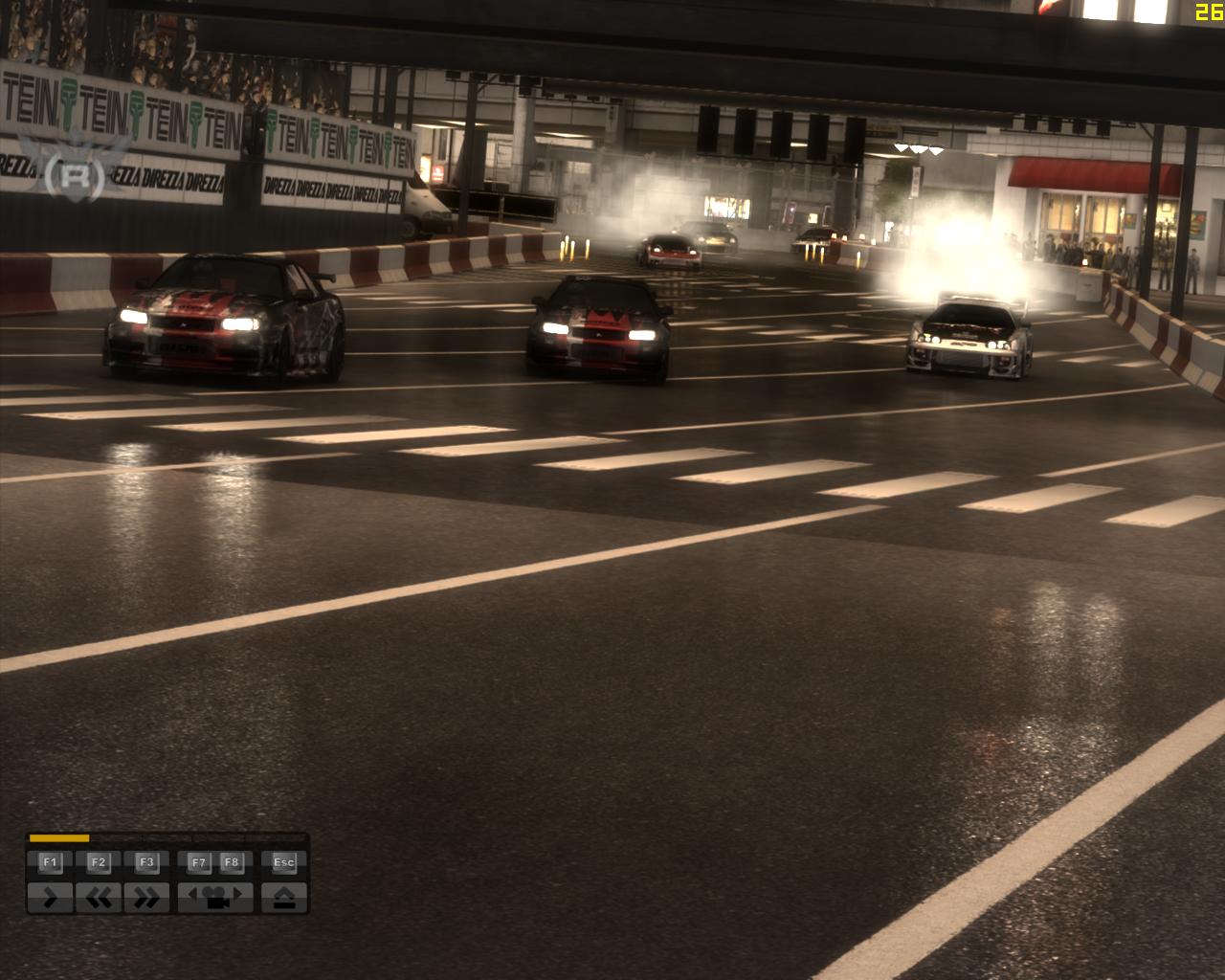
Task: Click the camera switch icon with arrows
Action: point(217,900)
